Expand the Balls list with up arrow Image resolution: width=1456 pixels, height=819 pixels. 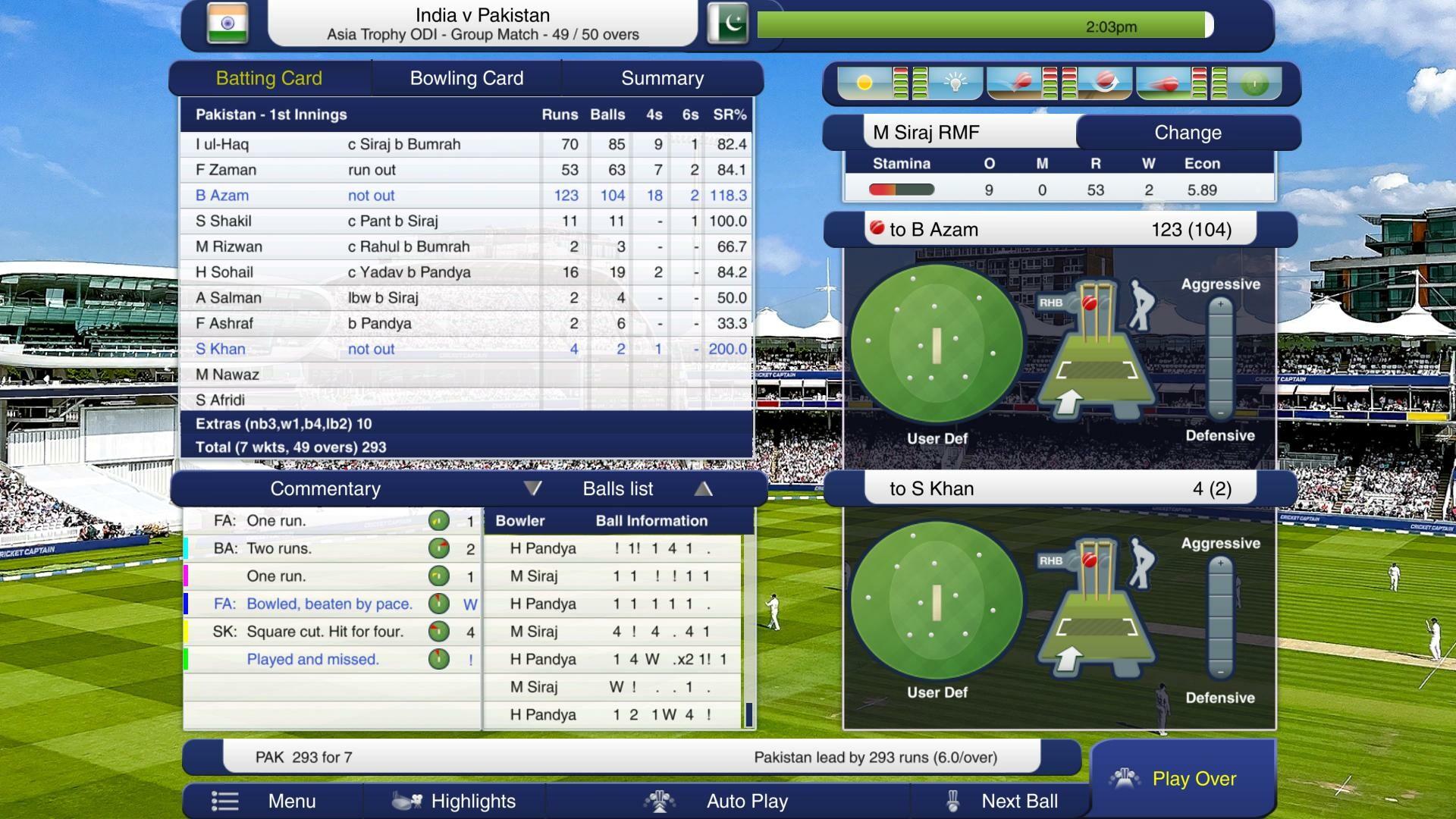pyautogui.click(x=704, y=489)
